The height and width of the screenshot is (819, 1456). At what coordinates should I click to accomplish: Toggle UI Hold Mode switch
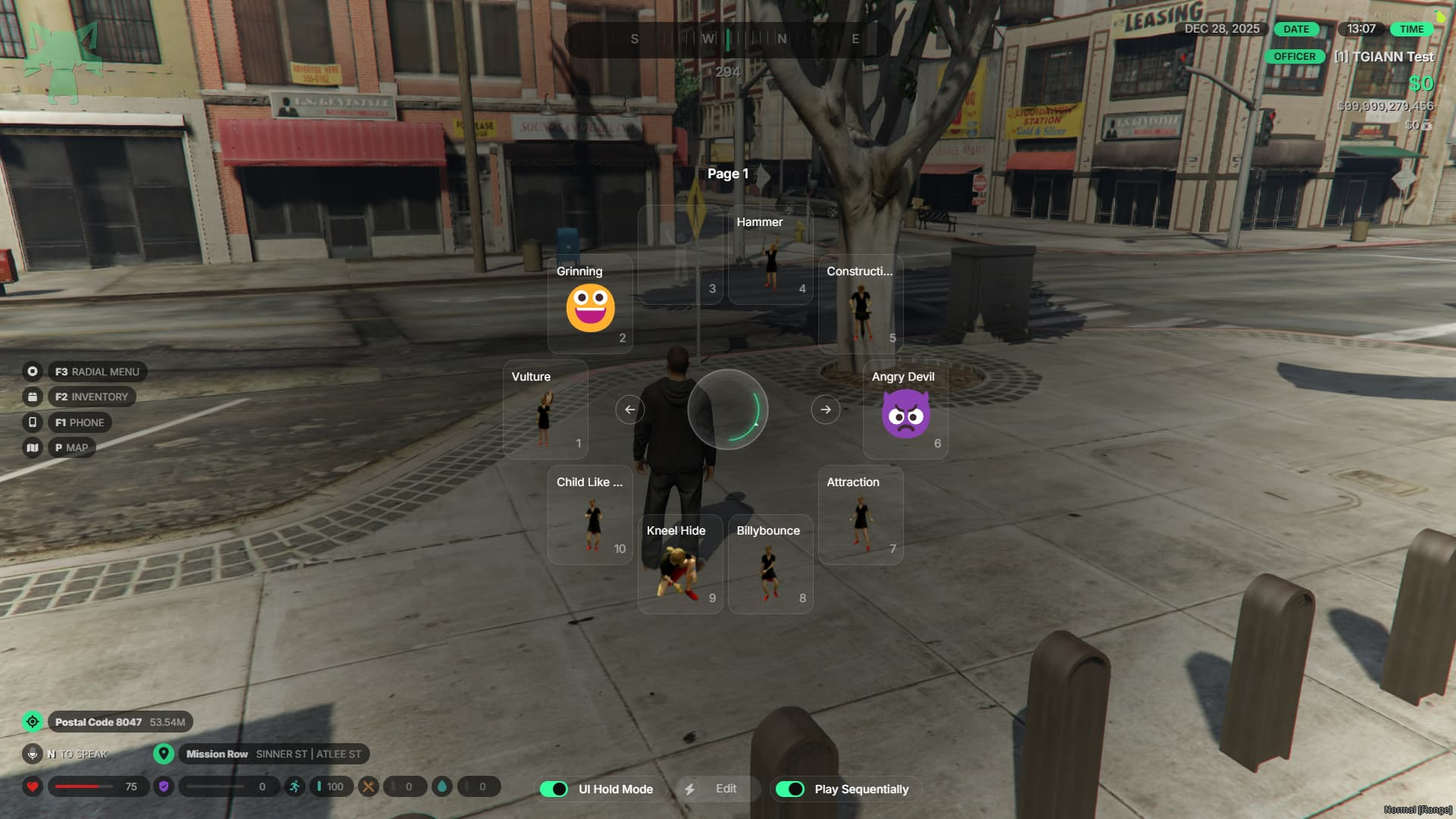554,789
